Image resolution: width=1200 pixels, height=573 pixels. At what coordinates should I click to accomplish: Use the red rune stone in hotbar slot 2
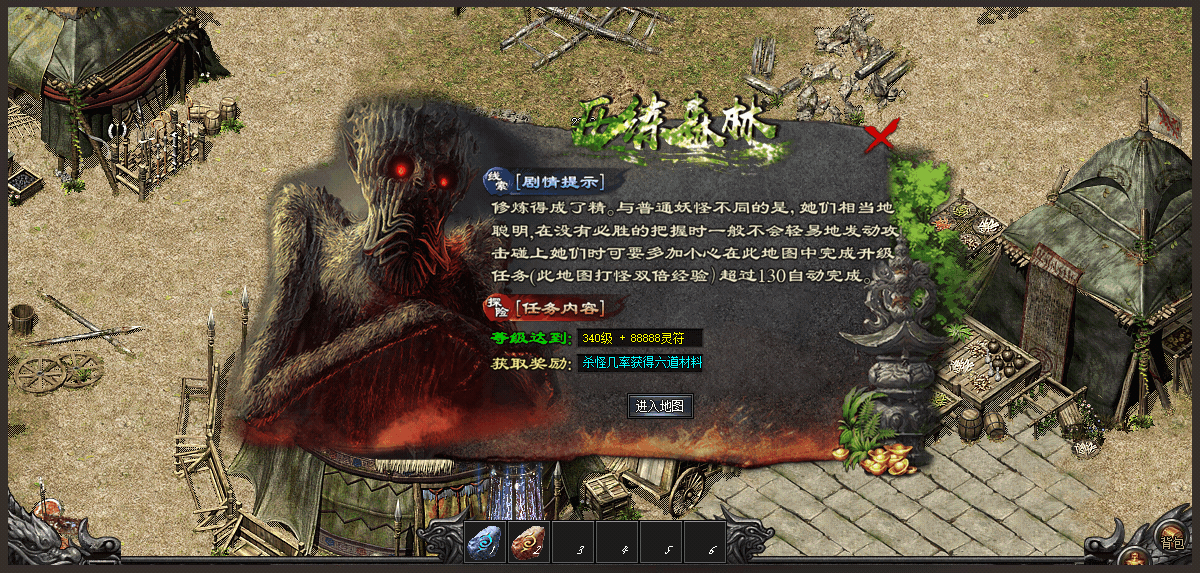(528, 544)
